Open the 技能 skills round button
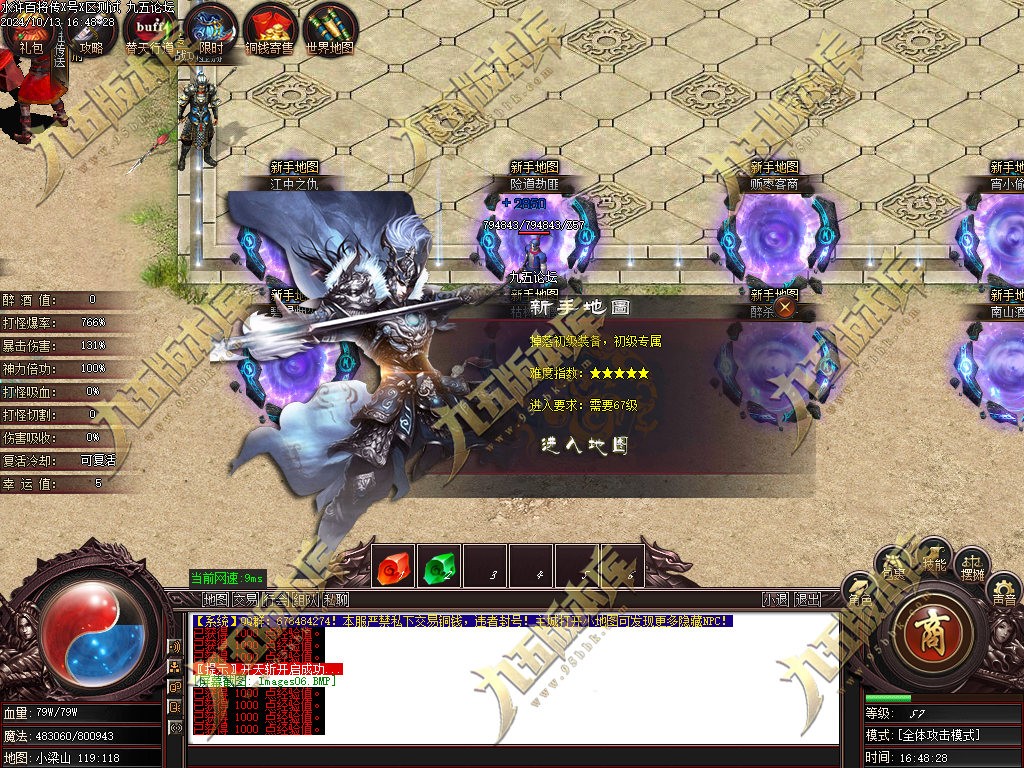The image size is (1024, 768). pyautogui.click(x=935, y=558)
